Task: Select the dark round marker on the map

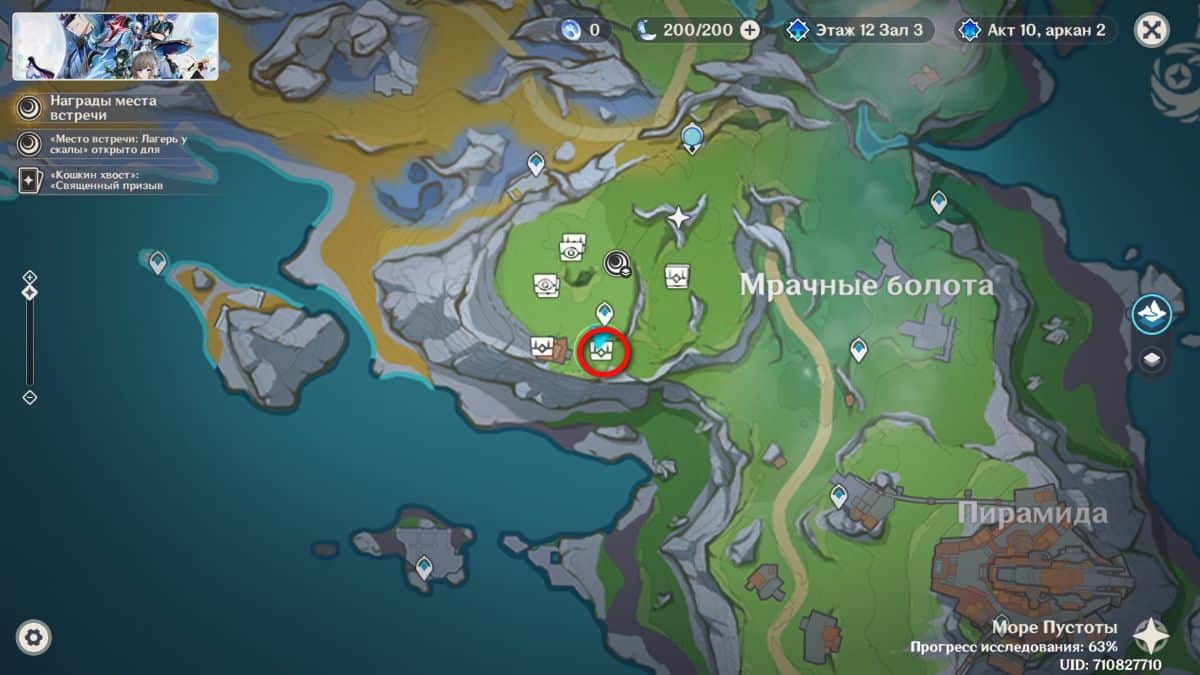Action: pos(616,263)
